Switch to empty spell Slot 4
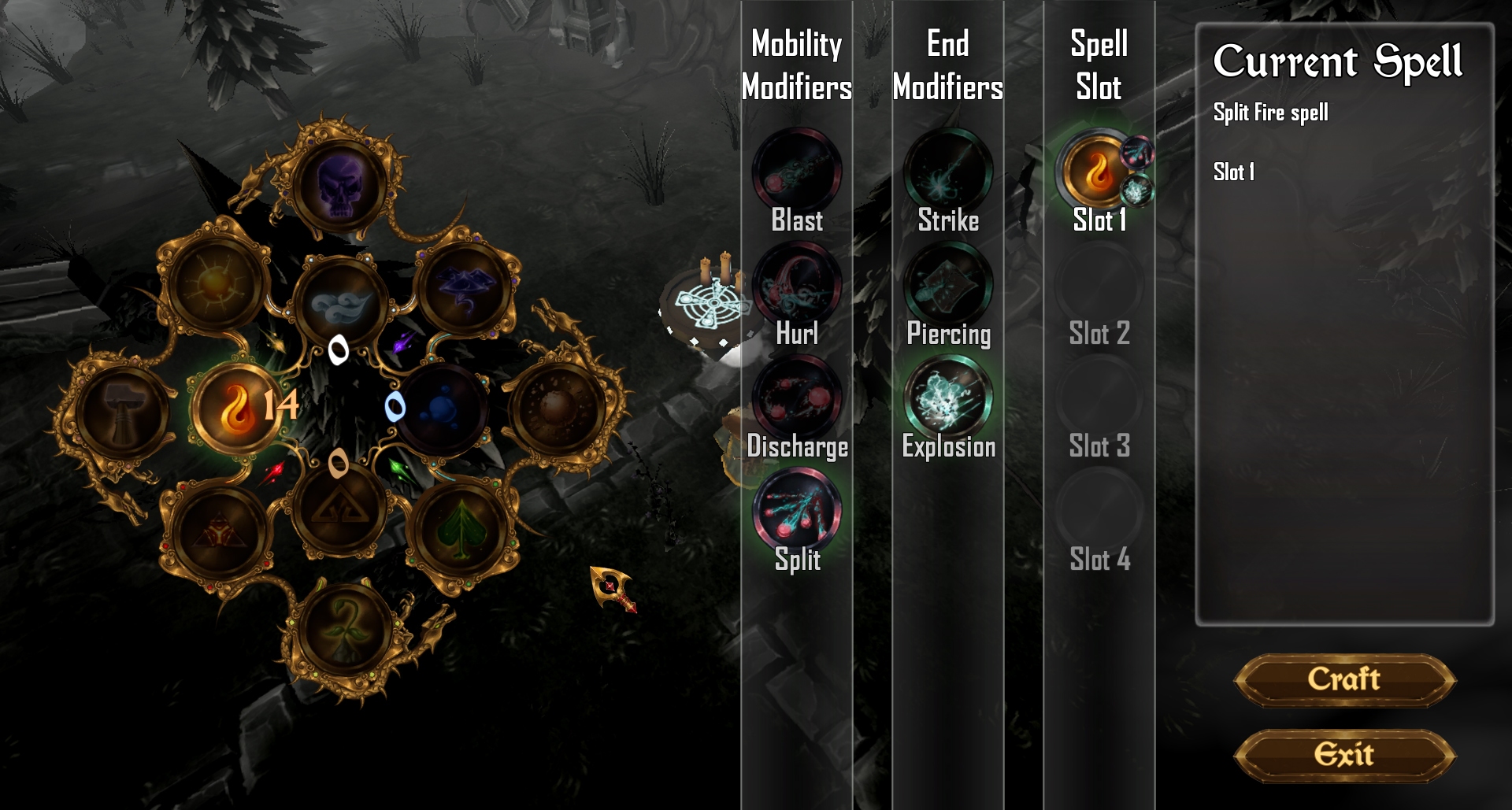Viewport: 1512px width, 810px height. pyautogui.click(x=1099, y=511)
